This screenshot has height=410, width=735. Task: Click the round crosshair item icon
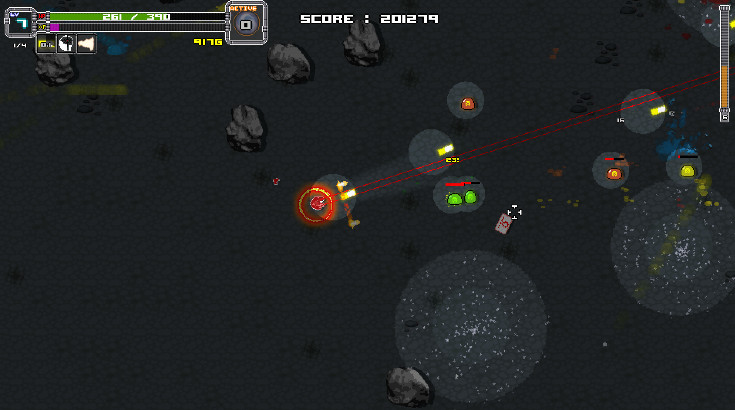click(x=66, y=44)
